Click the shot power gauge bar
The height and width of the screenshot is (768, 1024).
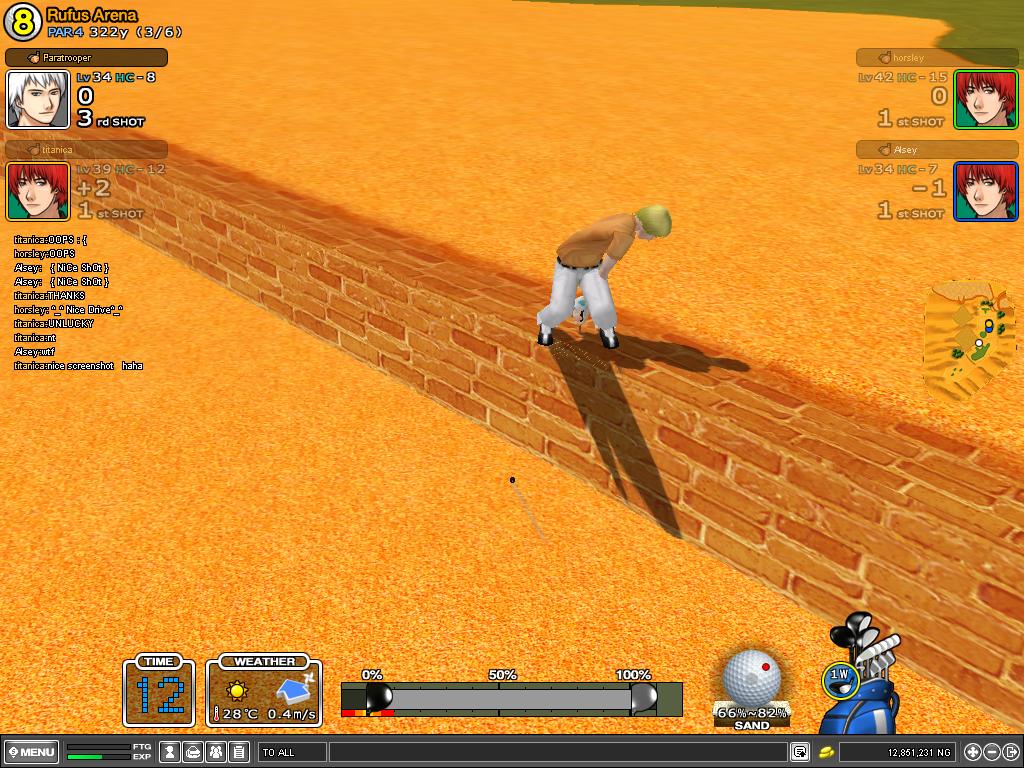(x=510, y=698)
